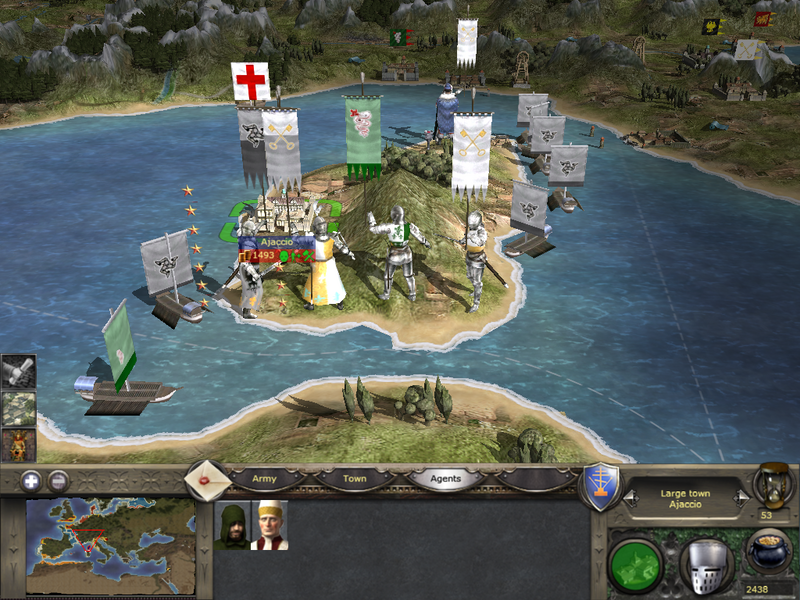
Task: Open finances with the gold pot button
Action: pos(768,553)
